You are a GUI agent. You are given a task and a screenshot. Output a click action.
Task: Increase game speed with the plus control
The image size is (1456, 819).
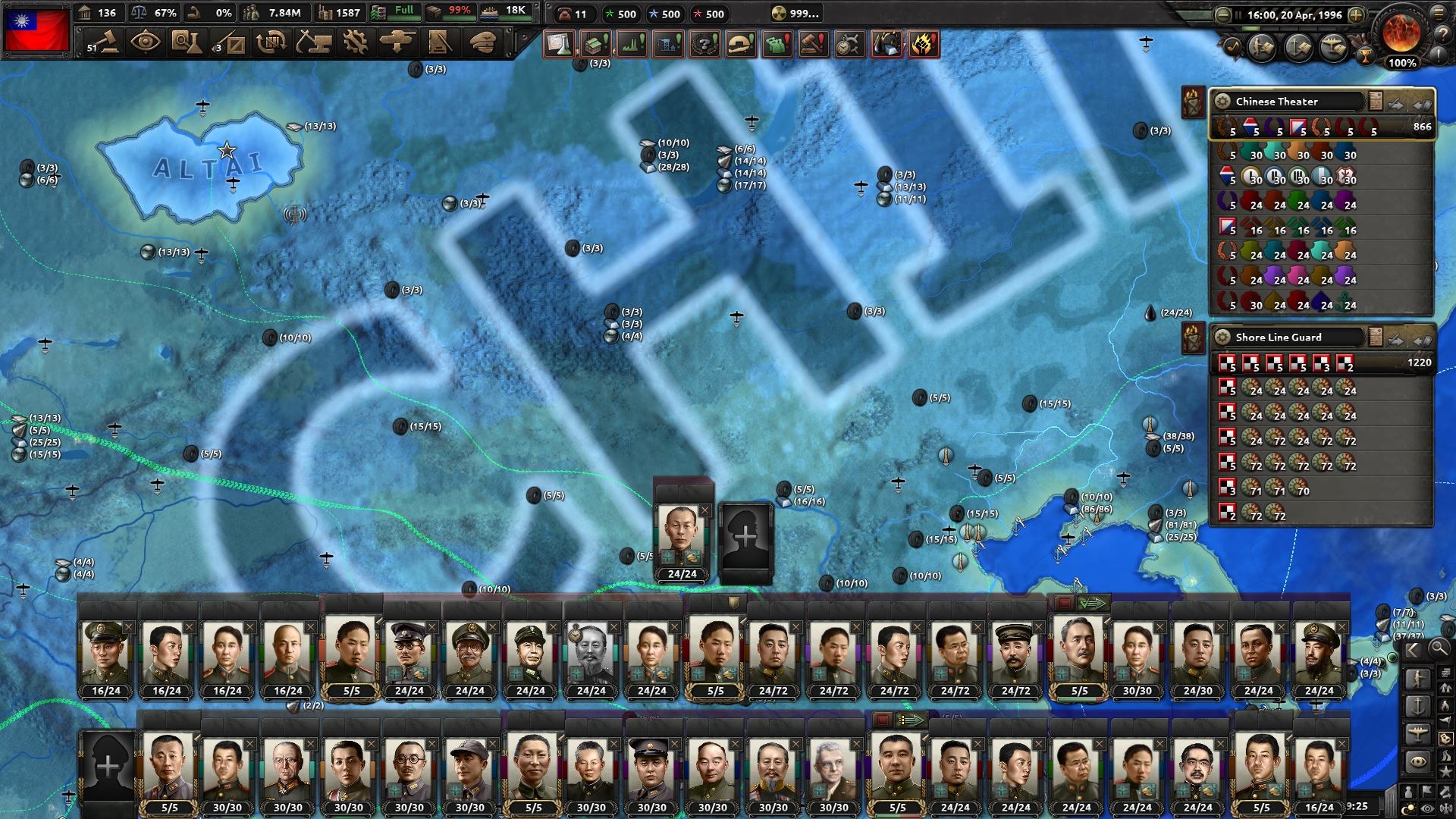[1357, 14]
